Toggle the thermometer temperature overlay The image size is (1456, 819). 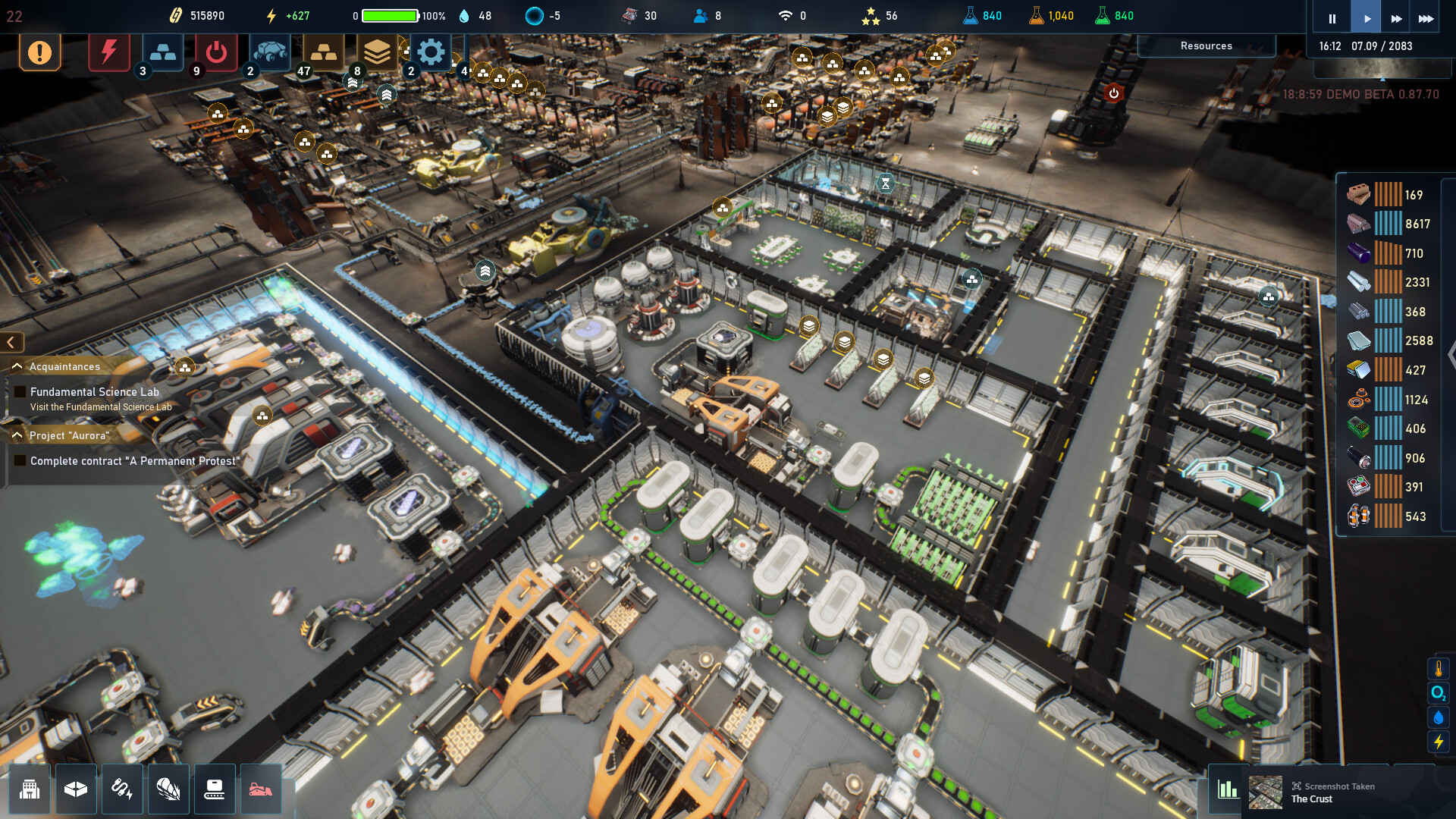(1438, 667)
